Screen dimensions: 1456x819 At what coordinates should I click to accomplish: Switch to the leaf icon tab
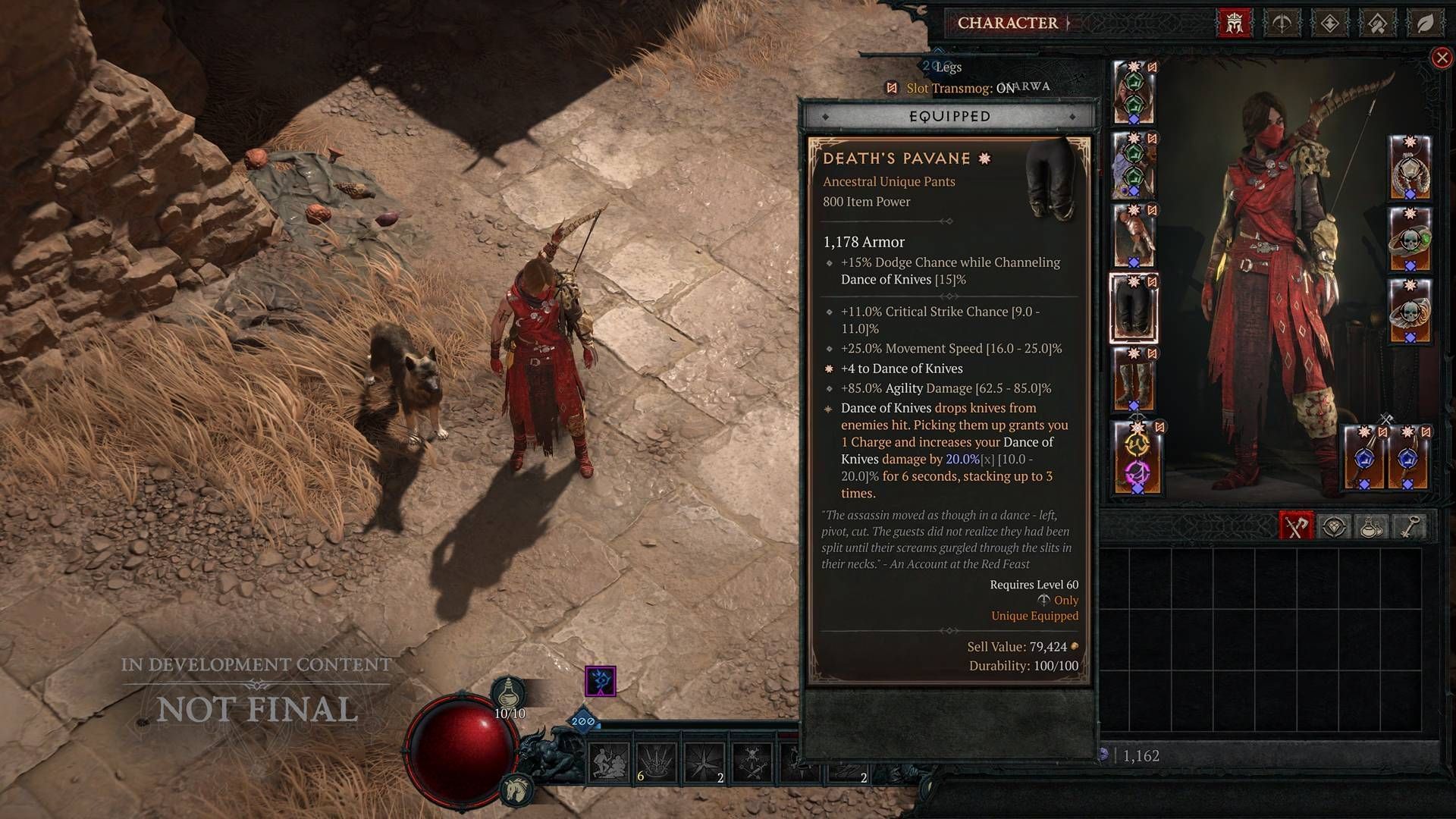1425,24
